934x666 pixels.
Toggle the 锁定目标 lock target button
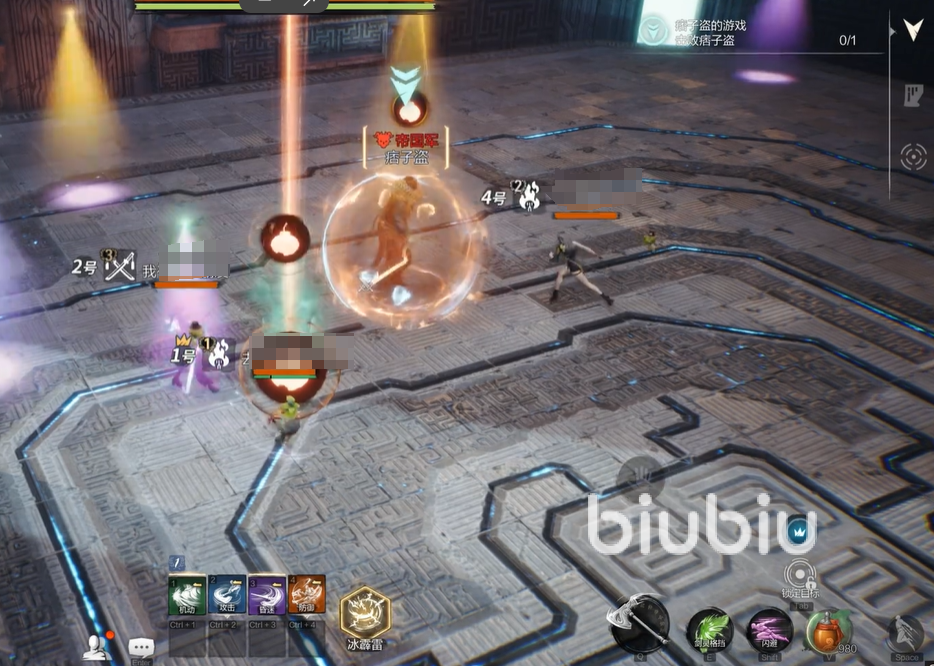tap(798, 576)
